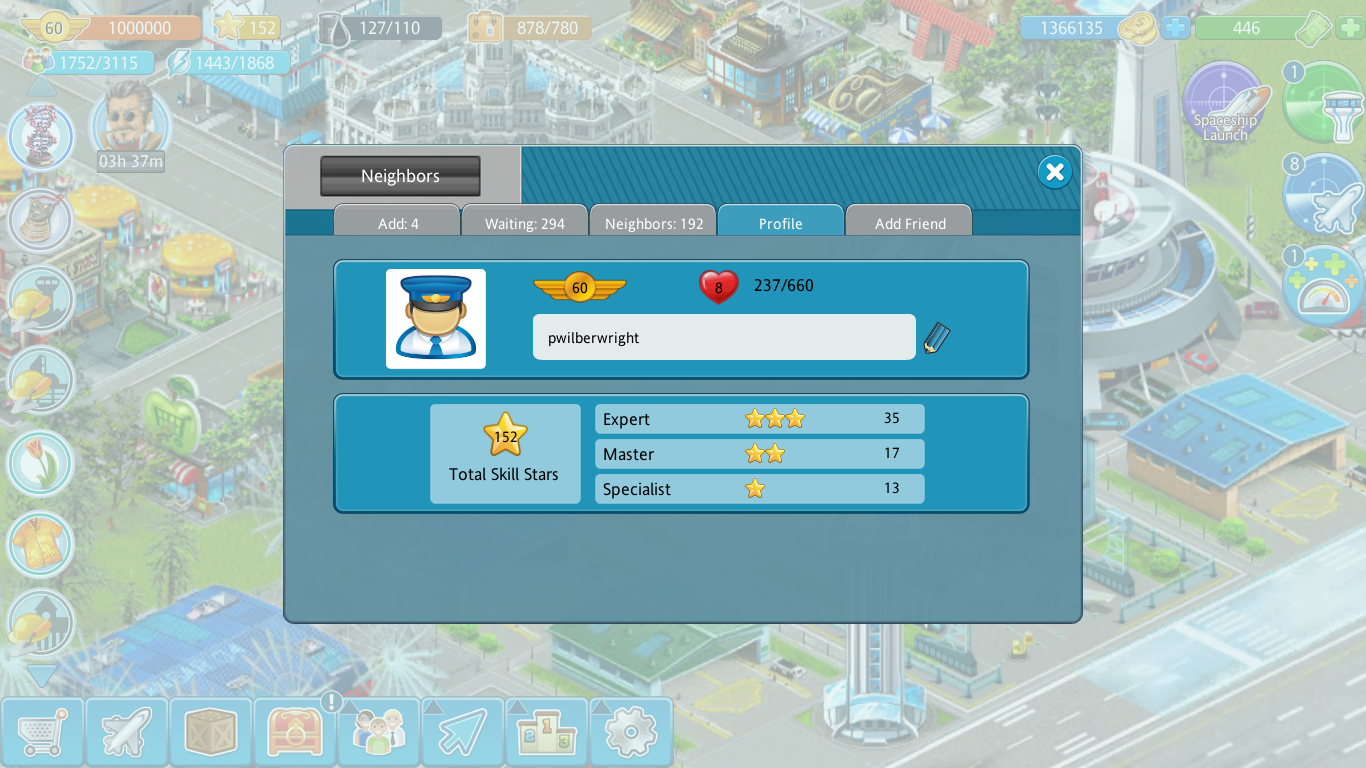Switch to the Add: 4 tab
Viewport: 1366px width, 768px height.
click(397, 223)
